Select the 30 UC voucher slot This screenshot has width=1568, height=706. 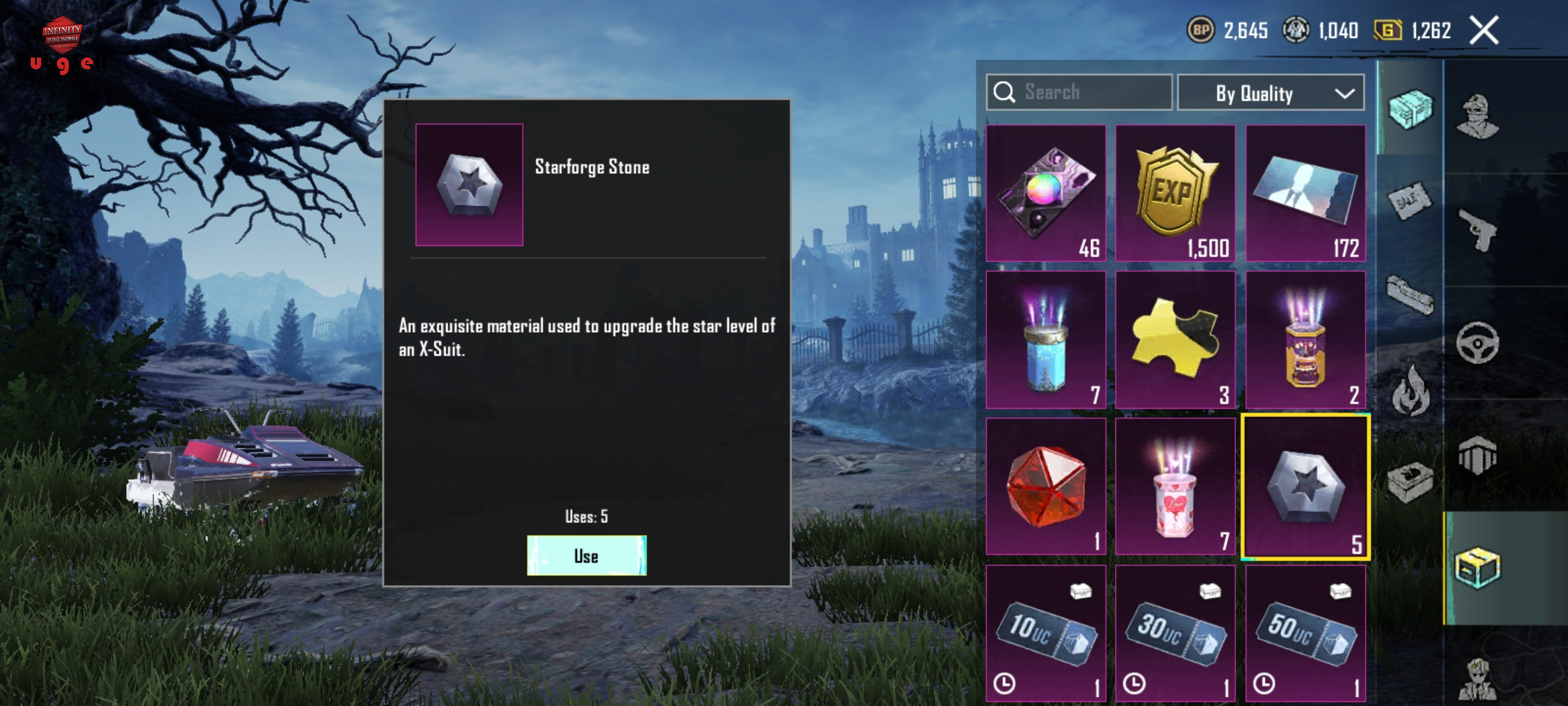click(1175, 633)
